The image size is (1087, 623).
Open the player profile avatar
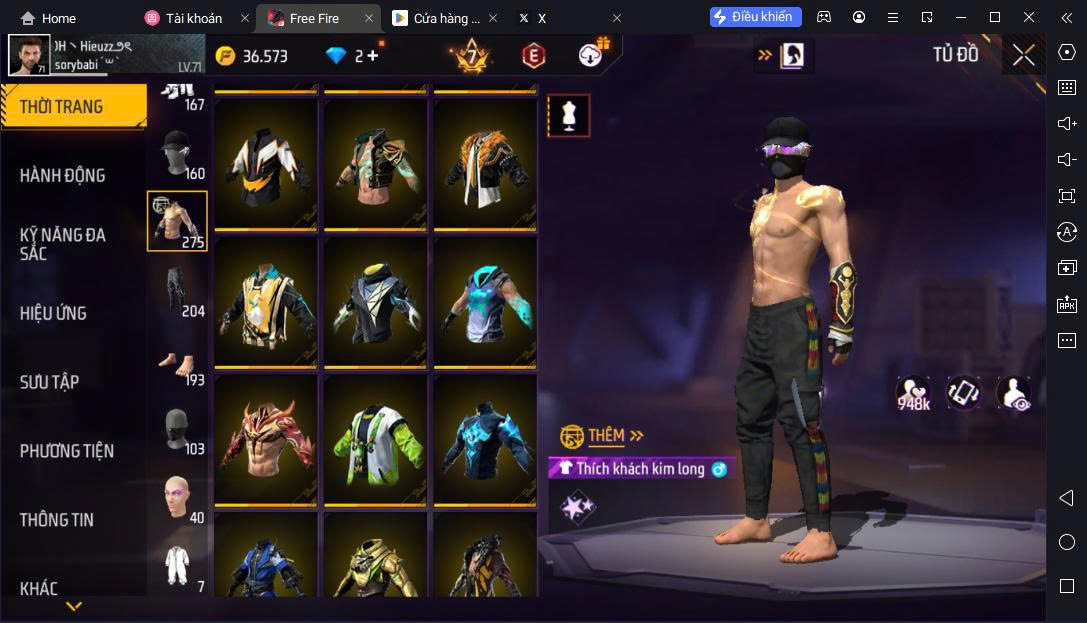point(29,55)
